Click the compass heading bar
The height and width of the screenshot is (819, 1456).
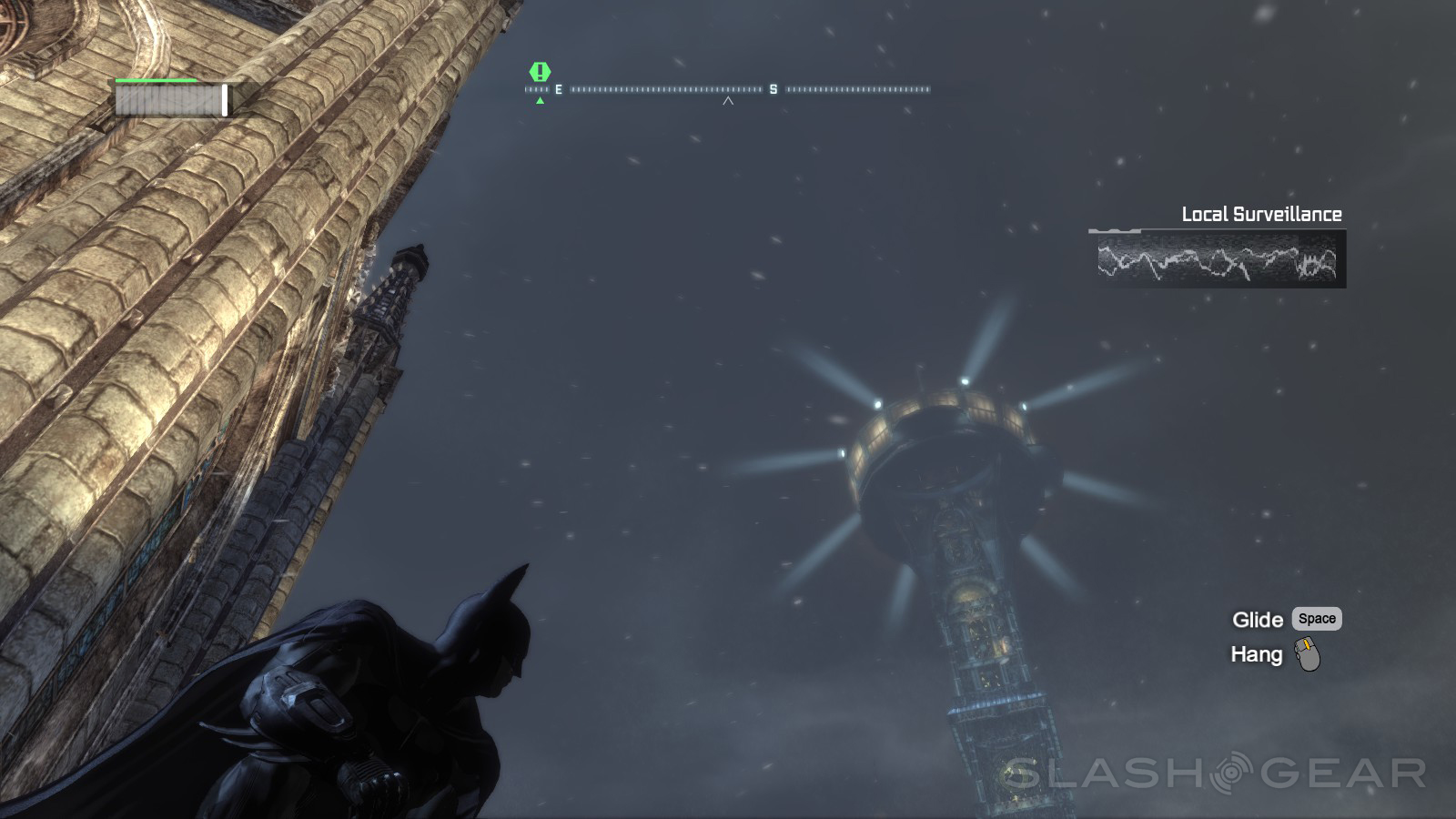point(728,89)
